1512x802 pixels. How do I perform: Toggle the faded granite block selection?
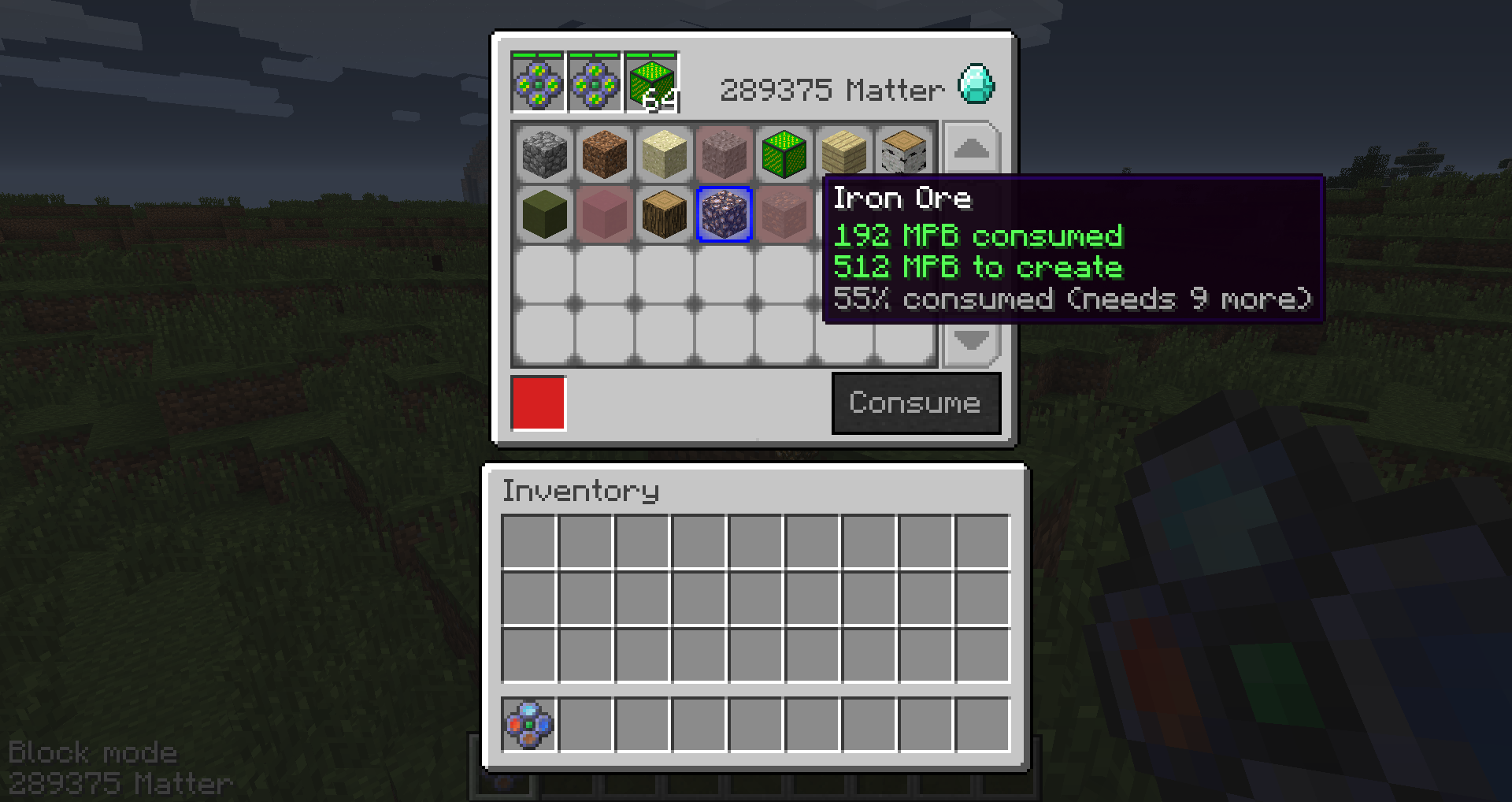784,214
